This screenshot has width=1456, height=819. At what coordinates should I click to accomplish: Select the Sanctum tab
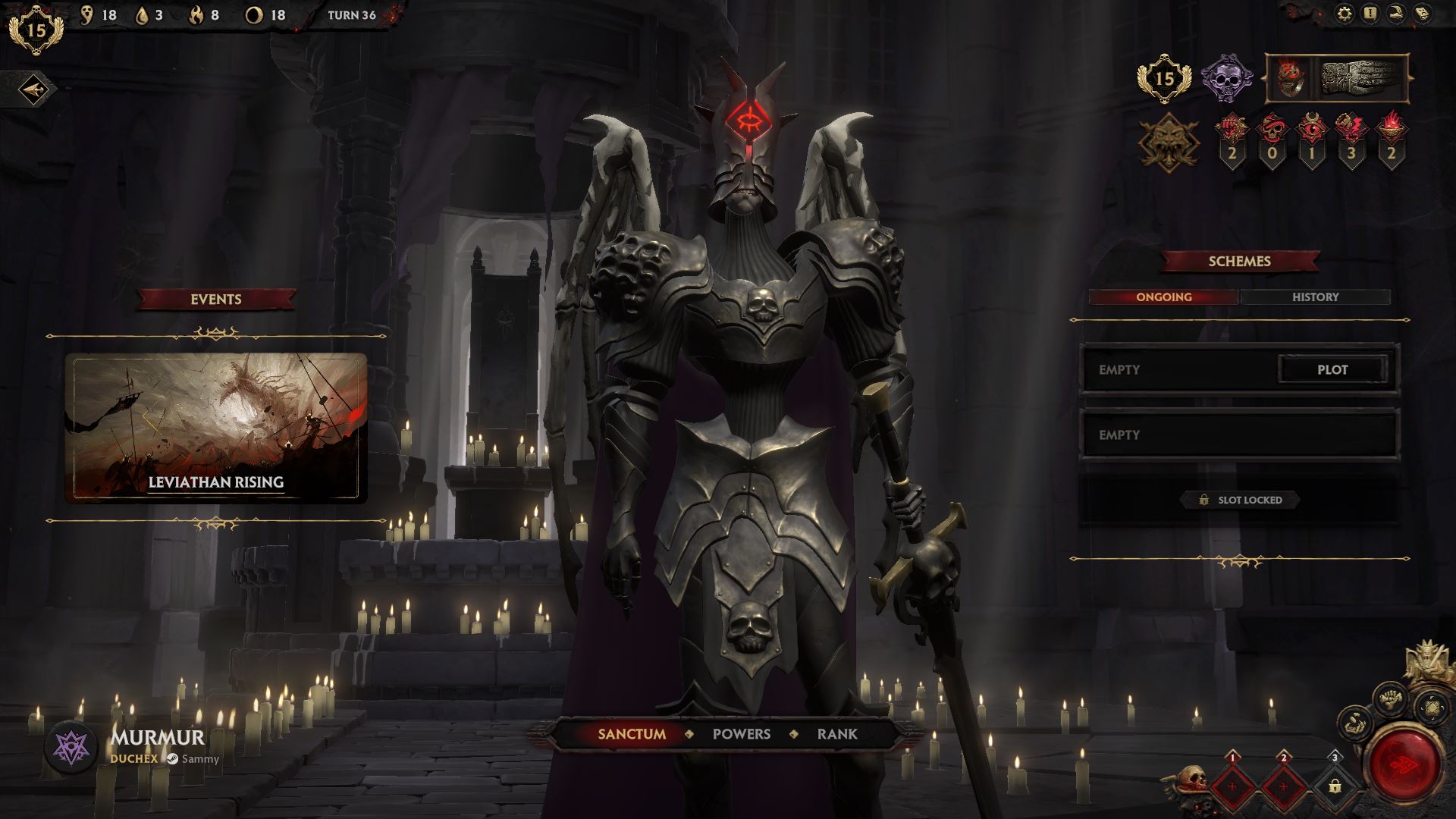pyautogui.click(x=632, y=734)
